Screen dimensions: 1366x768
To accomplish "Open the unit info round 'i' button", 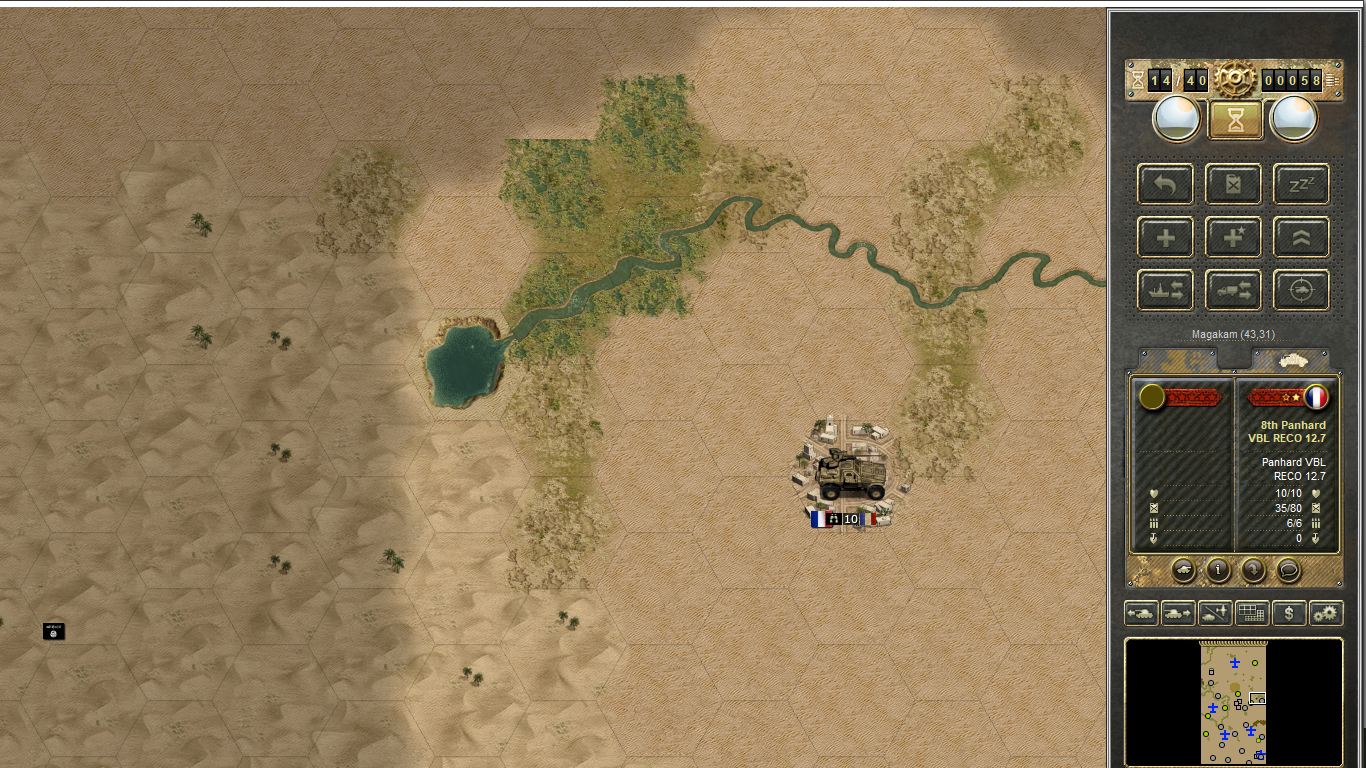I will [x=1218, y=570].
